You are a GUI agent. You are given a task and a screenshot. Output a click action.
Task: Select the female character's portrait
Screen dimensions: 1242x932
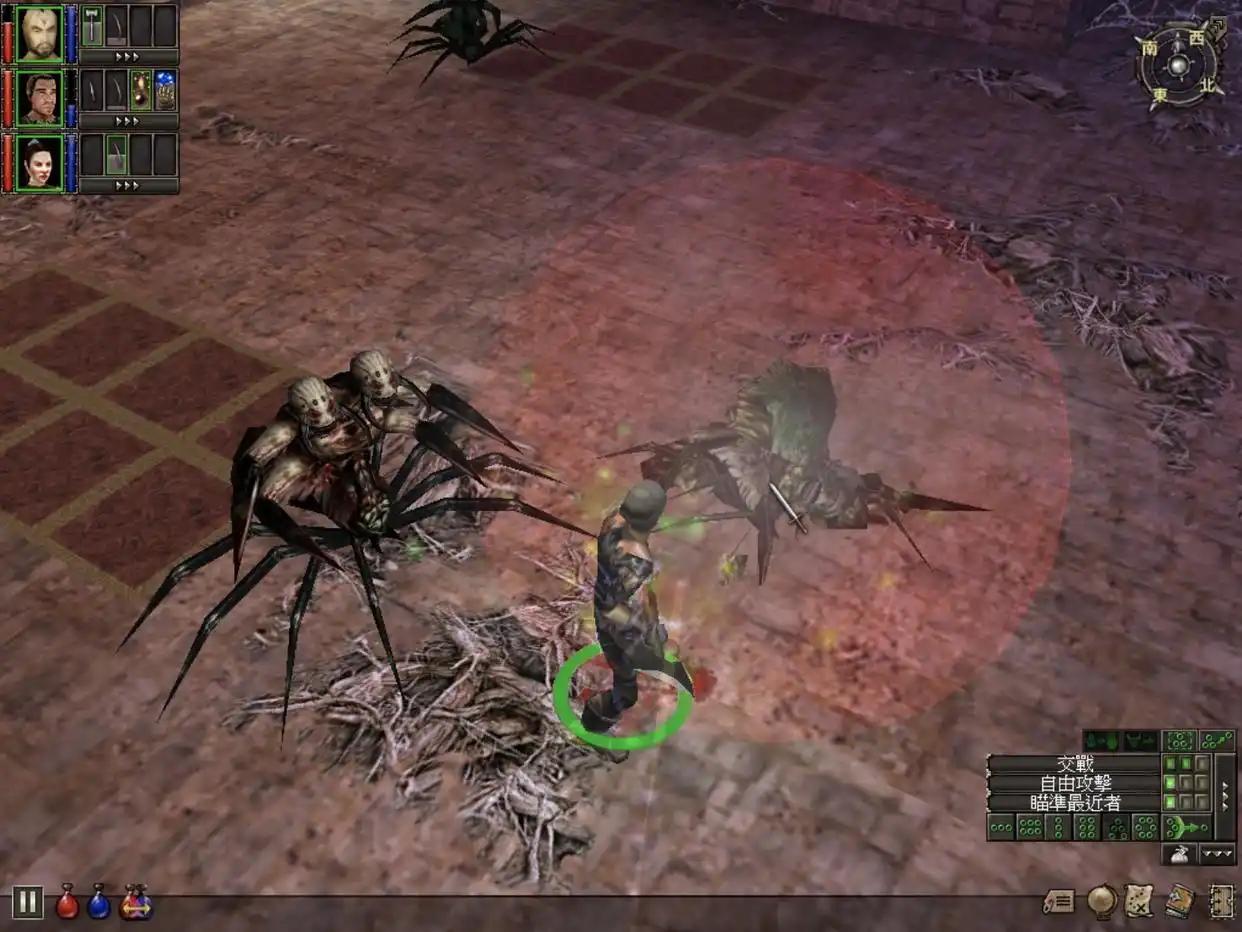point(39,162)
